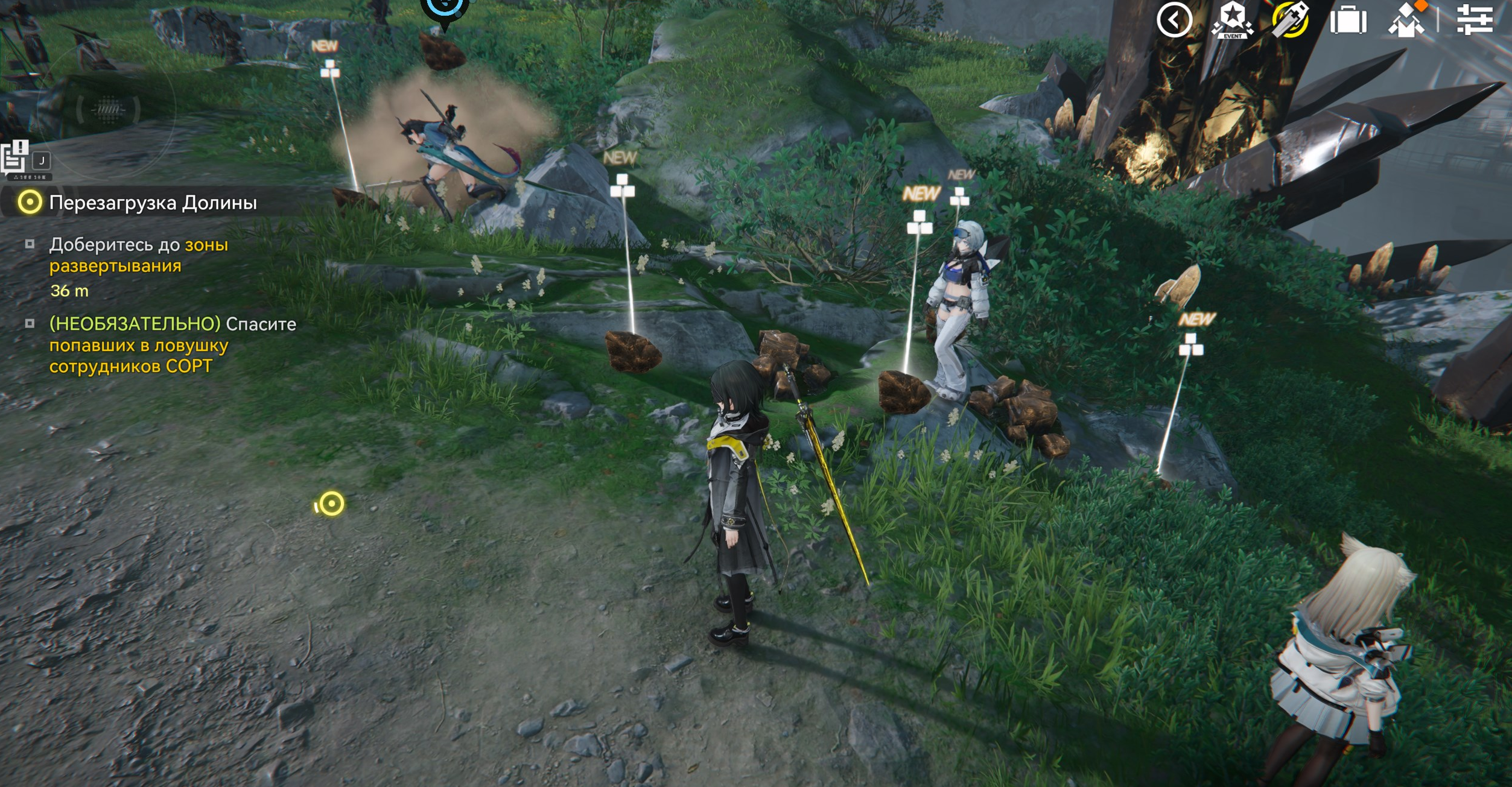Open the settings sliders menu

point(1475,19)
